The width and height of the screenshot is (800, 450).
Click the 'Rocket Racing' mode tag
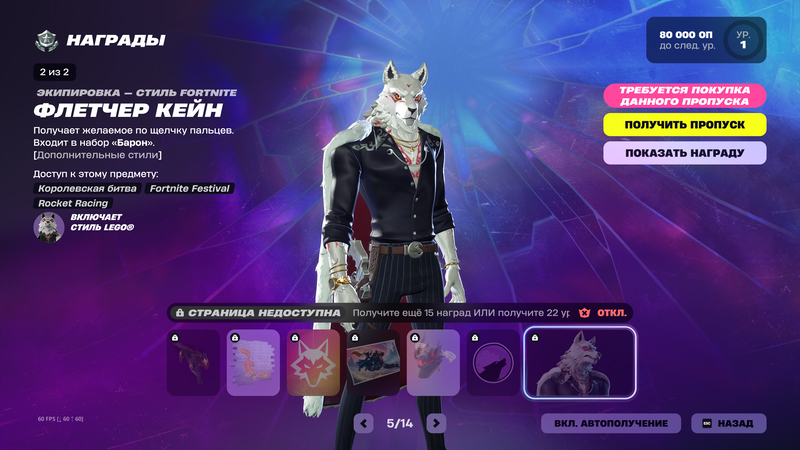click(x=73, y=203)
